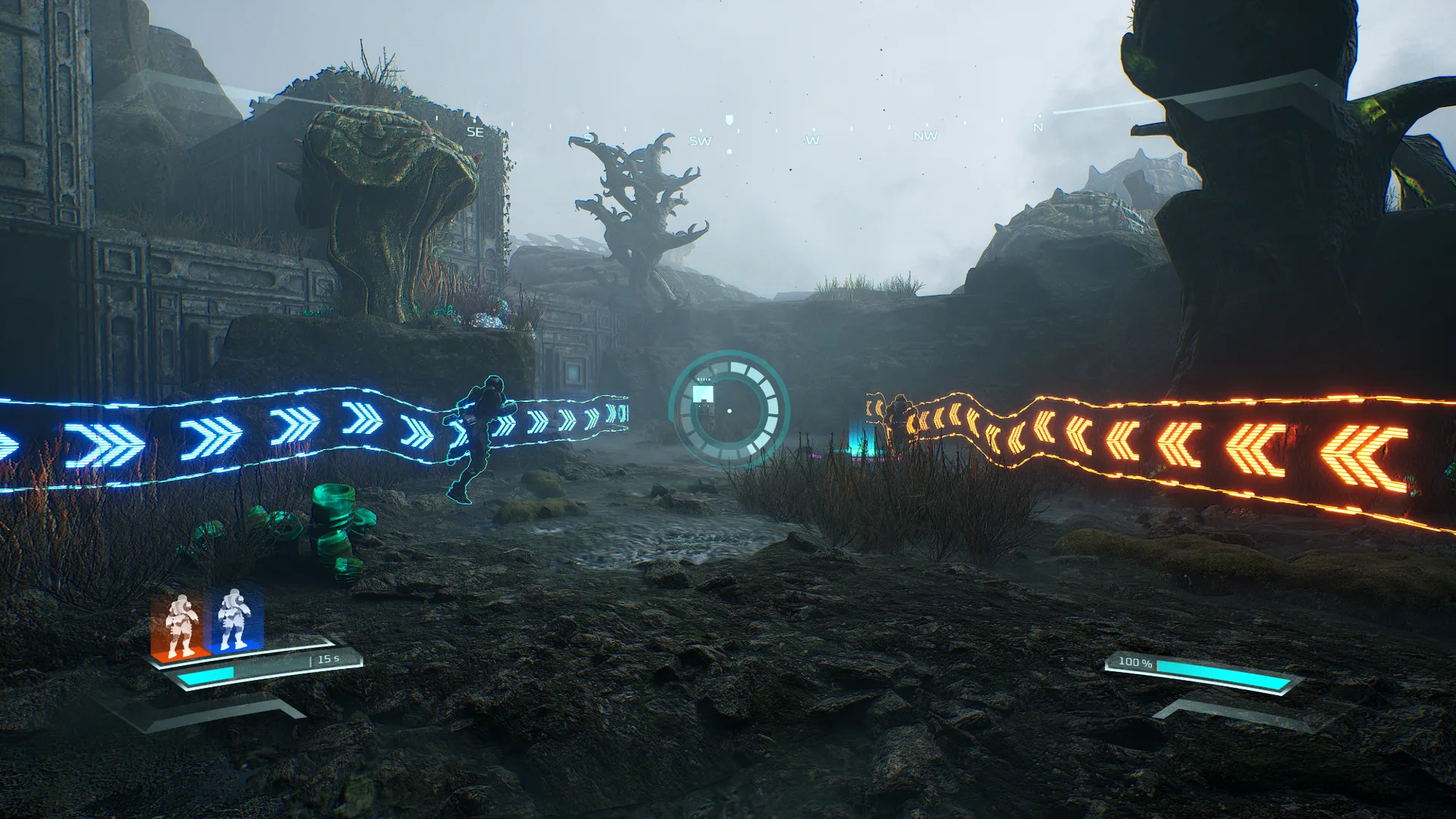Click the shield marker on the compass
This screenshot has width=1456, height=819.
coord(730,121)
